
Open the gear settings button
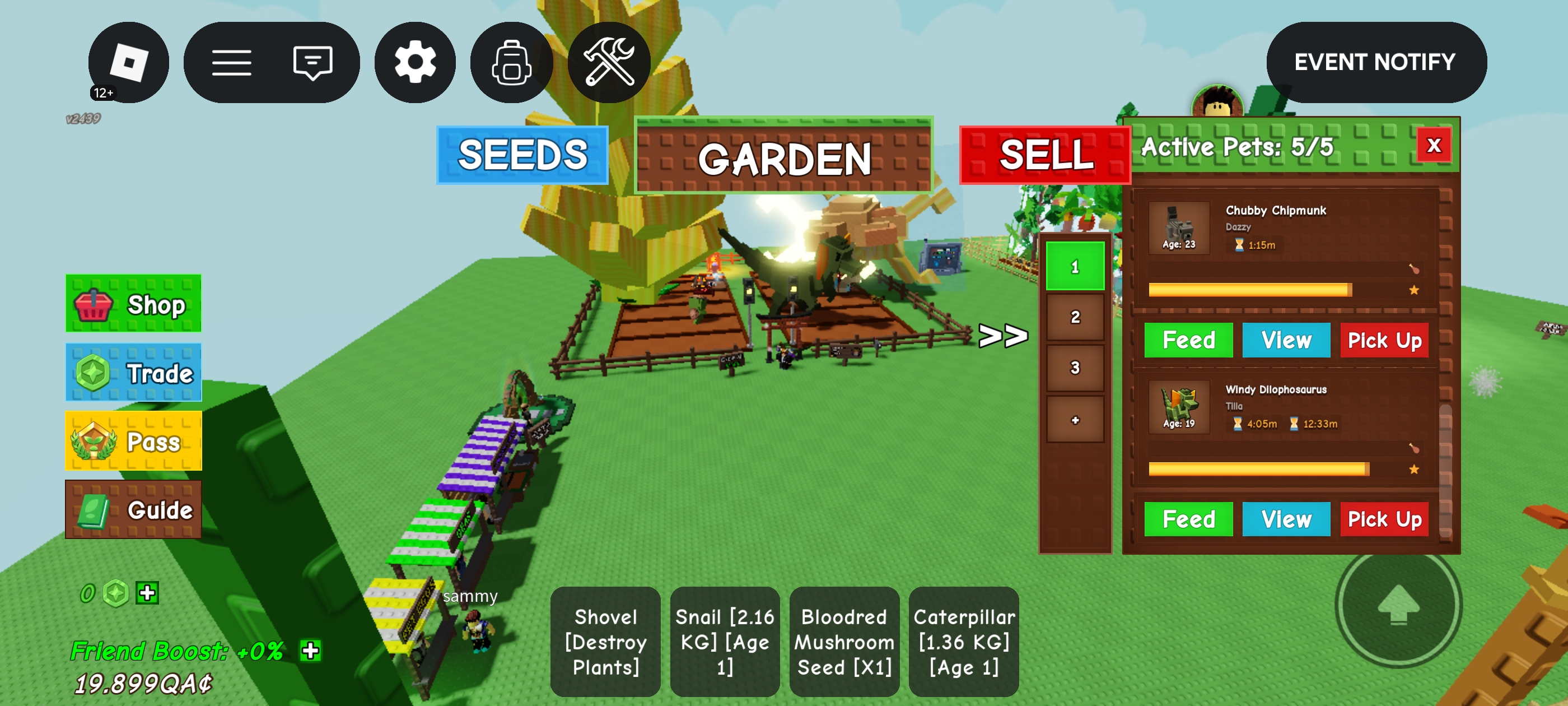[415, 62]
